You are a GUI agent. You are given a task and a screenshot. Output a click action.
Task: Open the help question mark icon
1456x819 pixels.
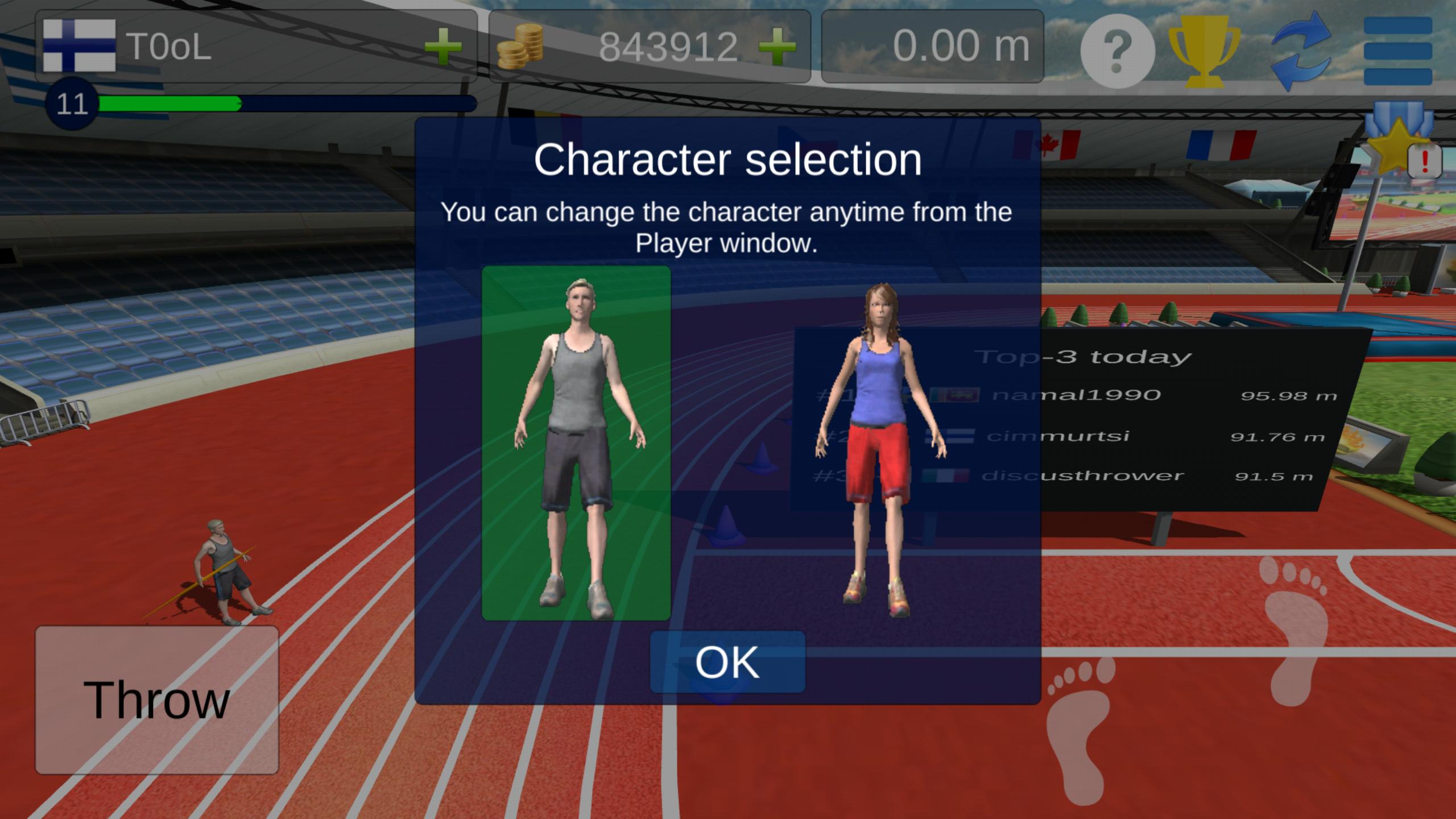click(1117, 51)
